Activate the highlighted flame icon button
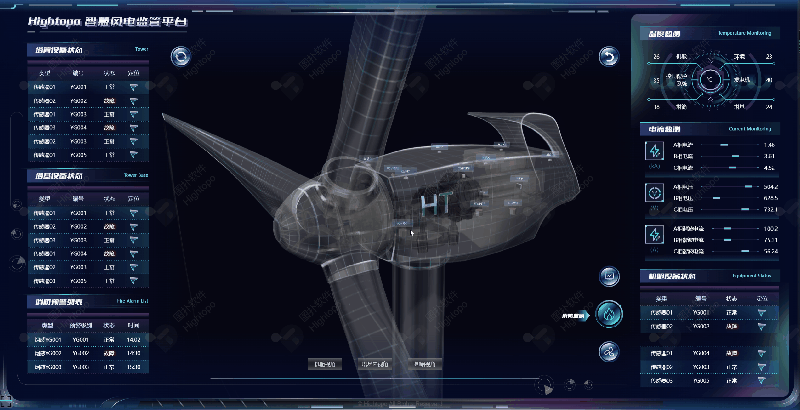The height and width of the screenshot is (410, 800). point(608,314)
